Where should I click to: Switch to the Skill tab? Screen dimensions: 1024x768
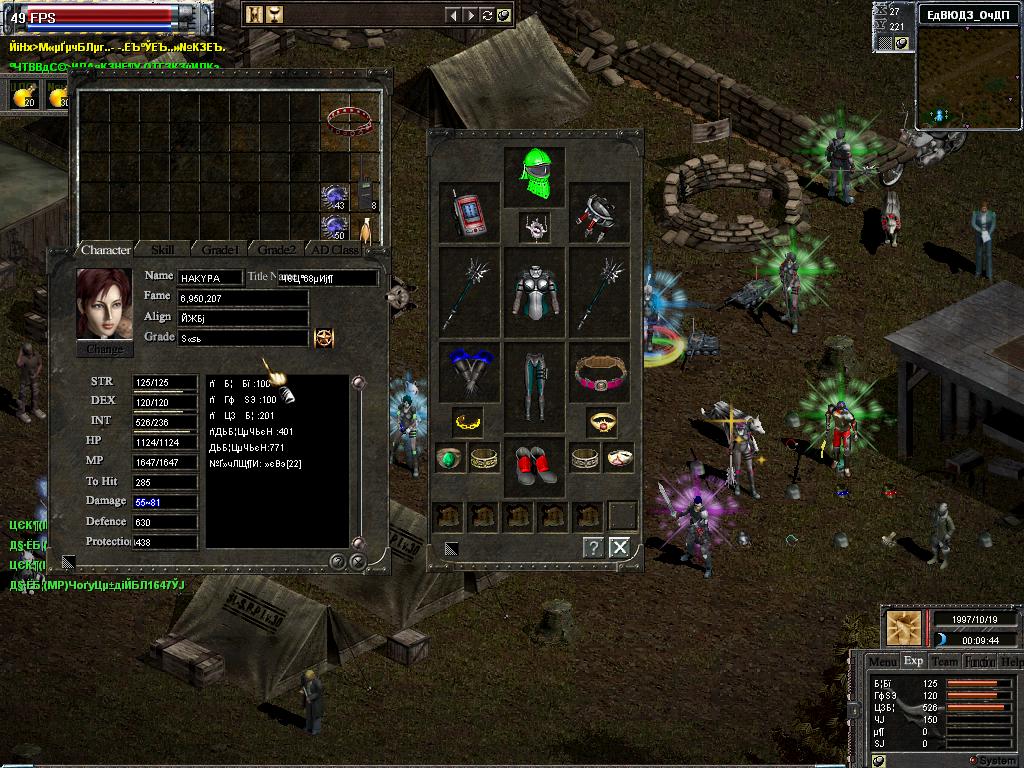pos(162,249)
